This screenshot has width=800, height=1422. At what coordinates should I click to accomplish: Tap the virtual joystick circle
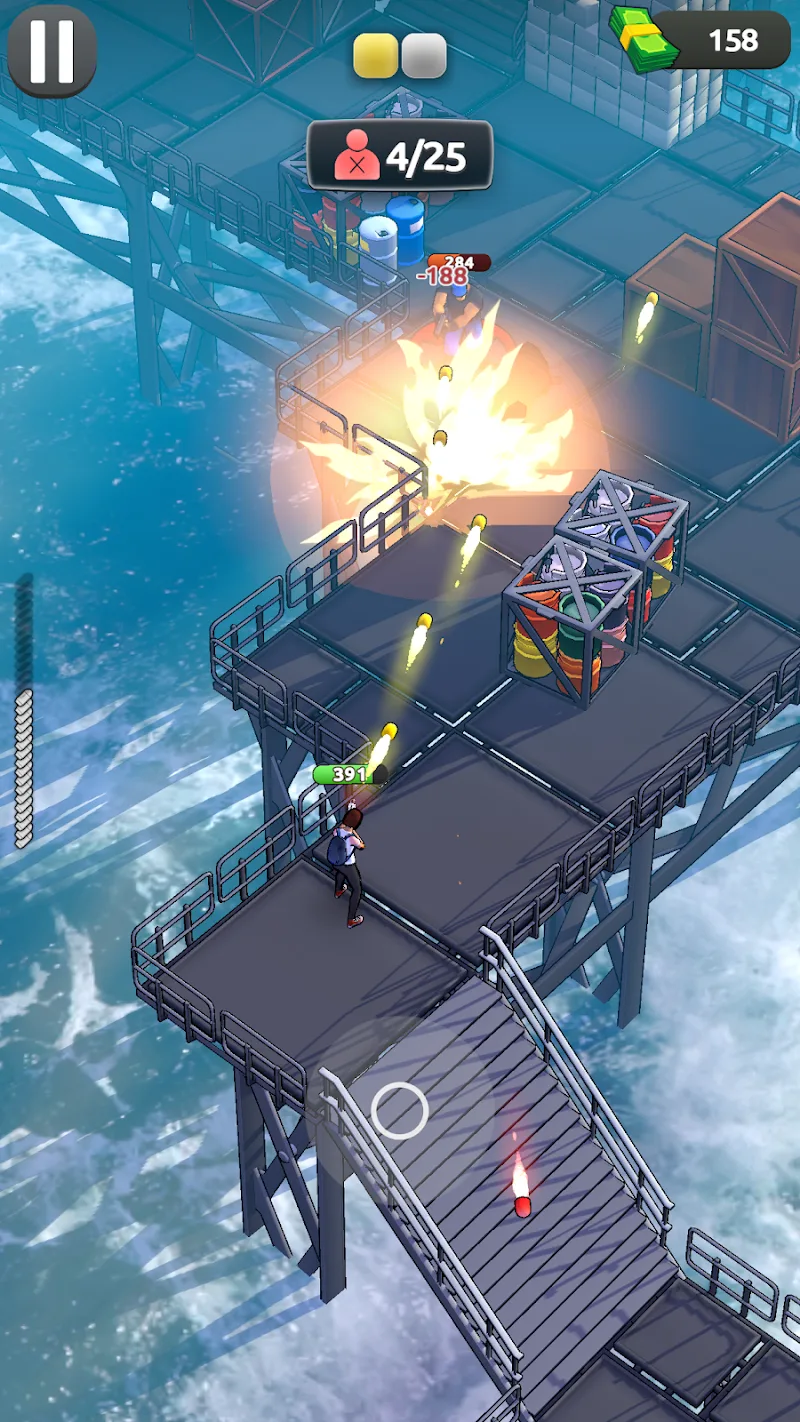click(400, 1110)
